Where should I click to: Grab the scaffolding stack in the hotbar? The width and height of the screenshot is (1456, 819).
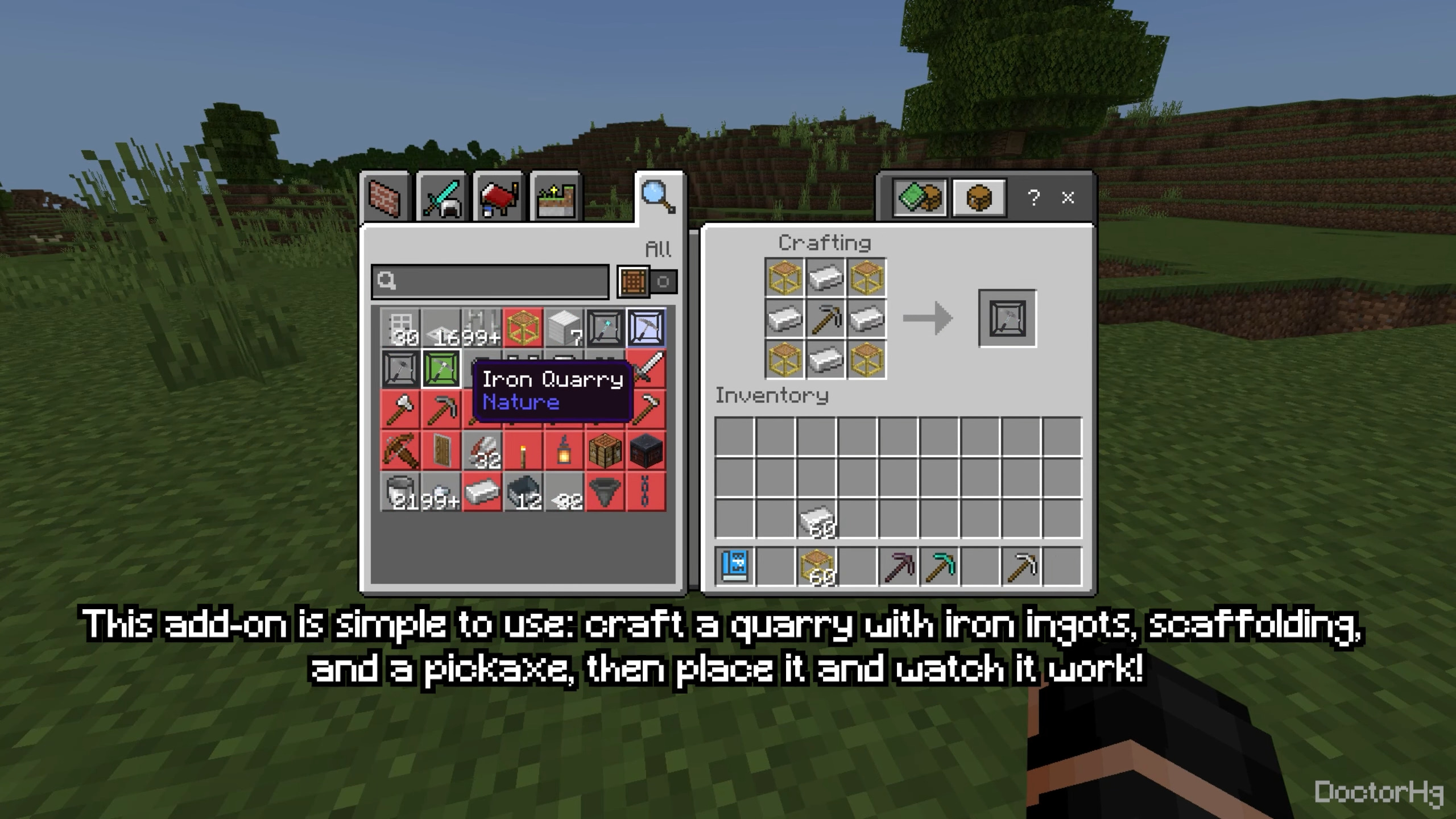point(817,567)
